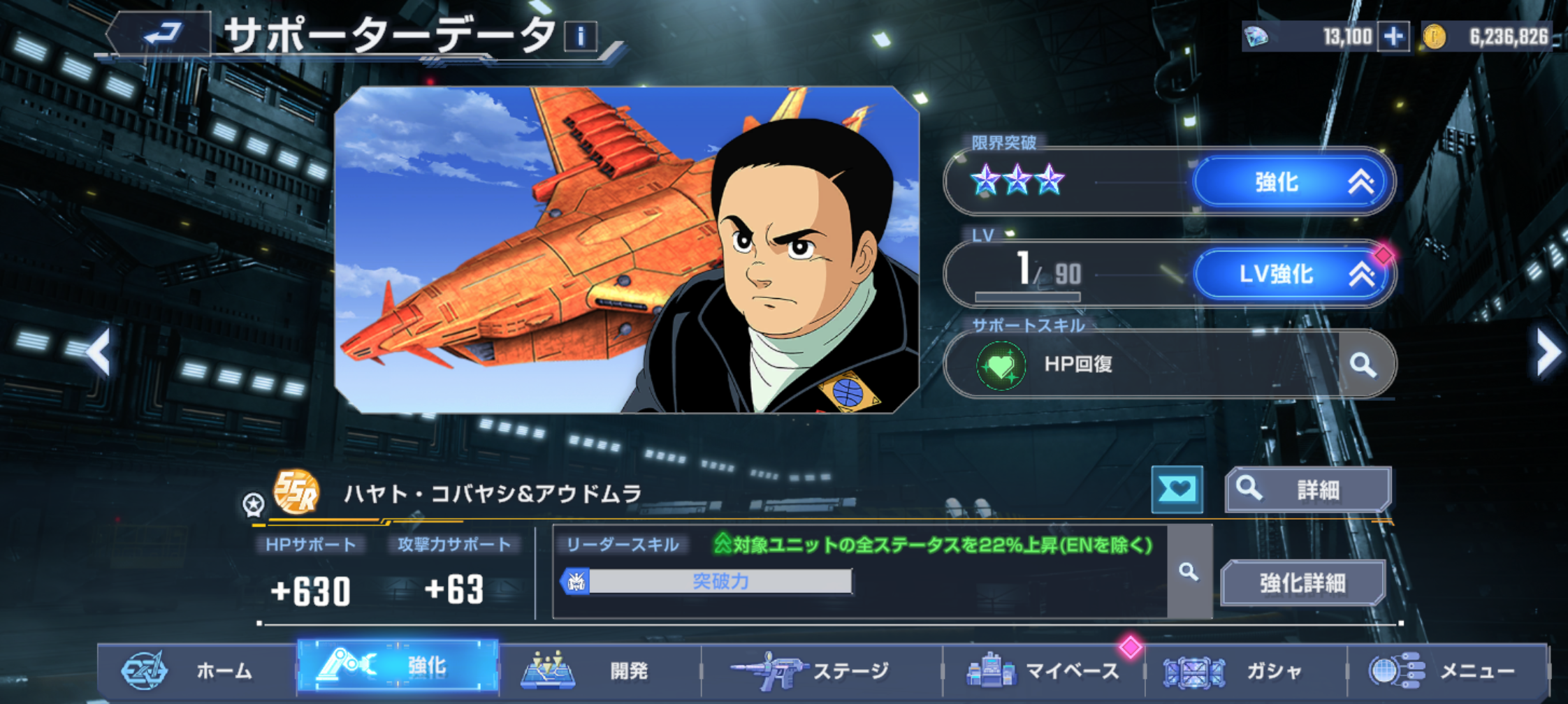
Task: Tap the blue 強化 limit break button
Action: click(x=1293, y=182)
